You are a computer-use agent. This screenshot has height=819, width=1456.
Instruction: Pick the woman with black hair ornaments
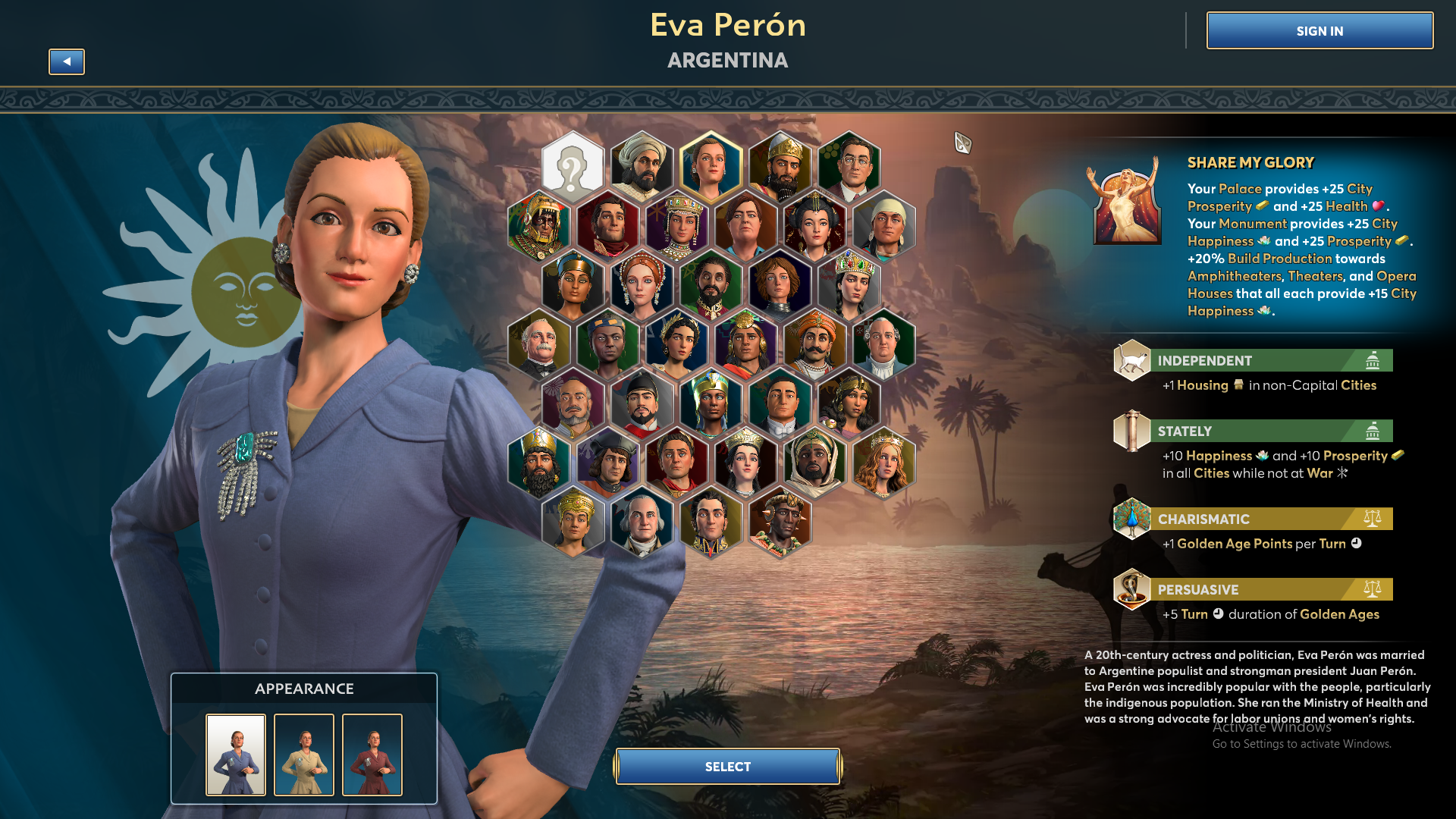814,225
